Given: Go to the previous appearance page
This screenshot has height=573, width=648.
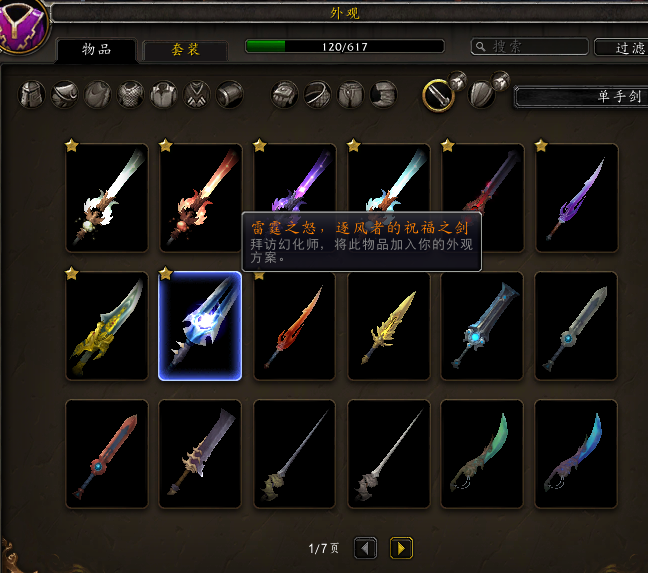Looking at the screenshot, I should [x=366, y=548].
